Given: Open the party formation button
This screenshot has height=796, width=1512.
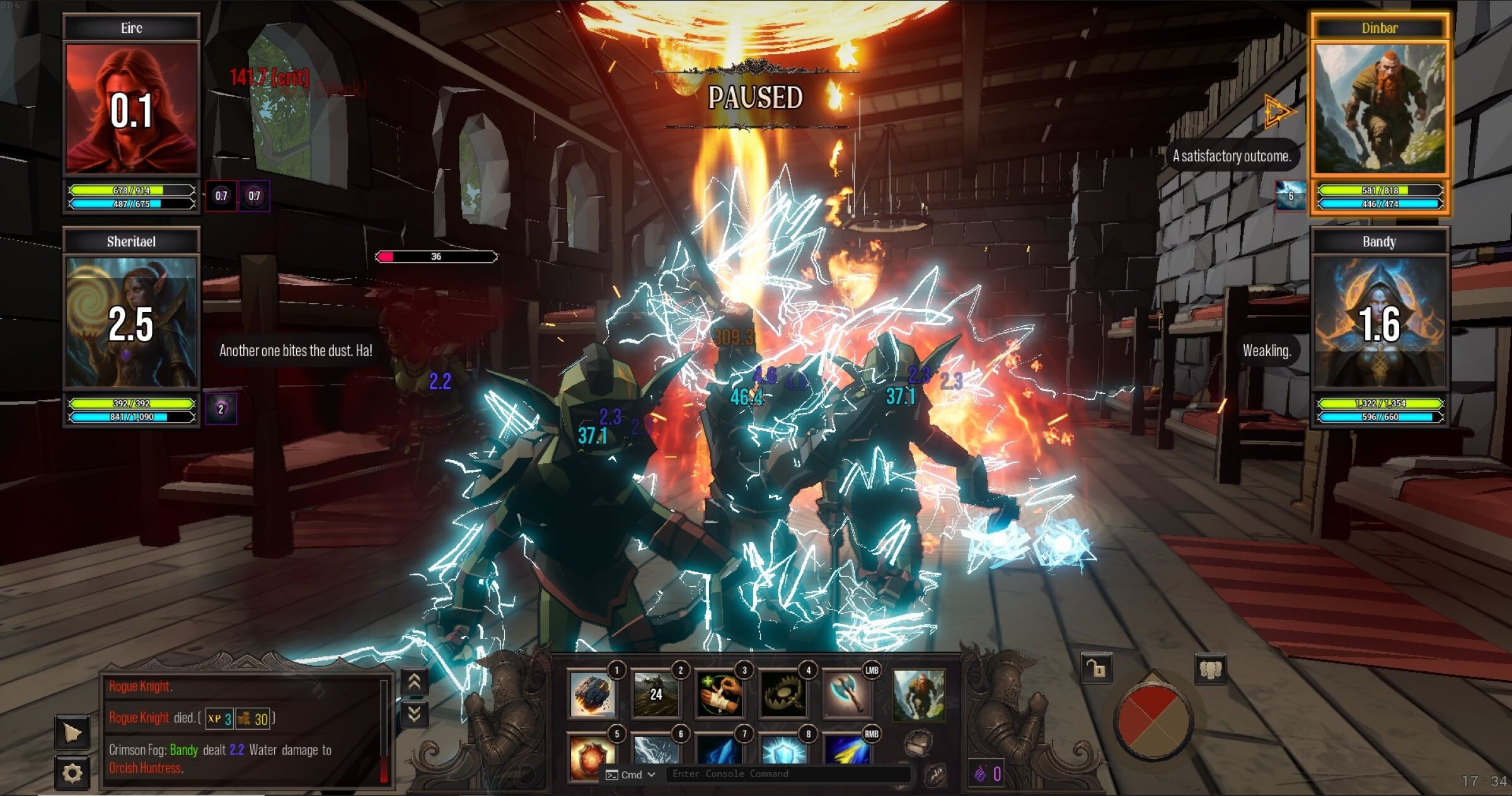Looking at the screenshot, I should [x=1210, y=669].
